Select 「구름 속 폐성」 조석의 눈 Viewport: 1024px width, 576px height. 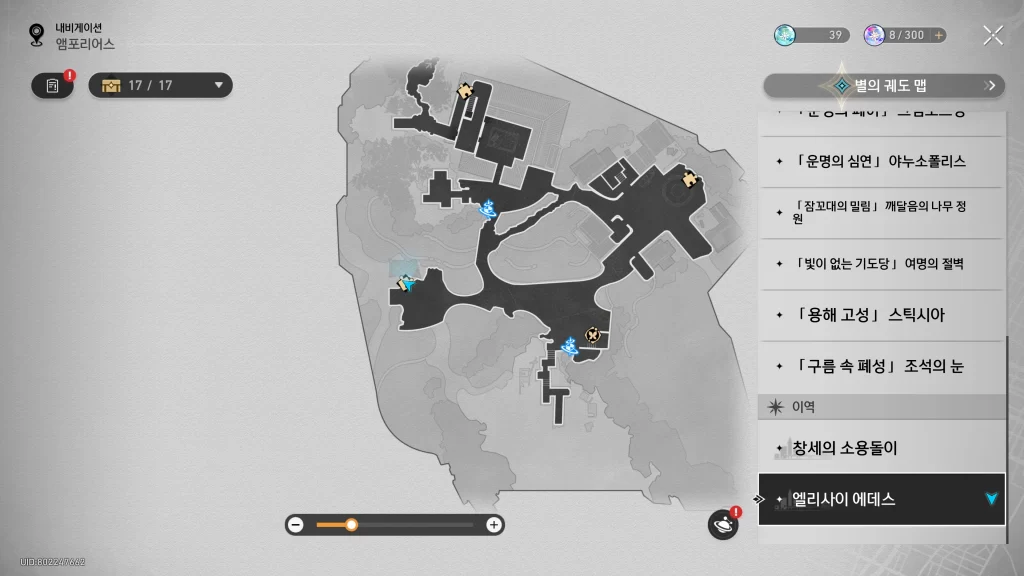[x=880, y=366]
